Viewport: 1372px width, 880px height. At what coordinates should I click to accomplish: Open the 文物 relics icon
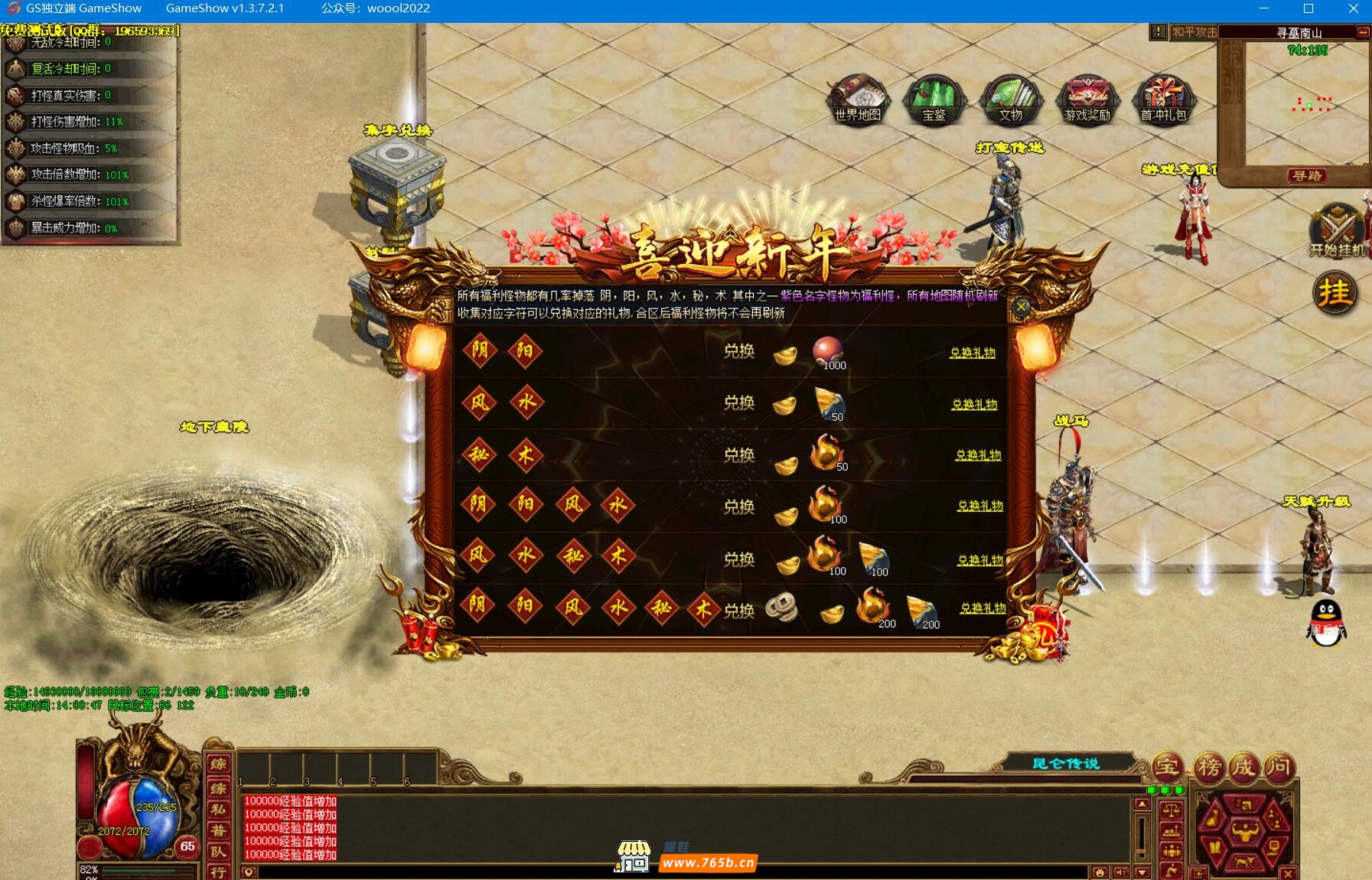pyautogui.click(x=1010, y=99)
